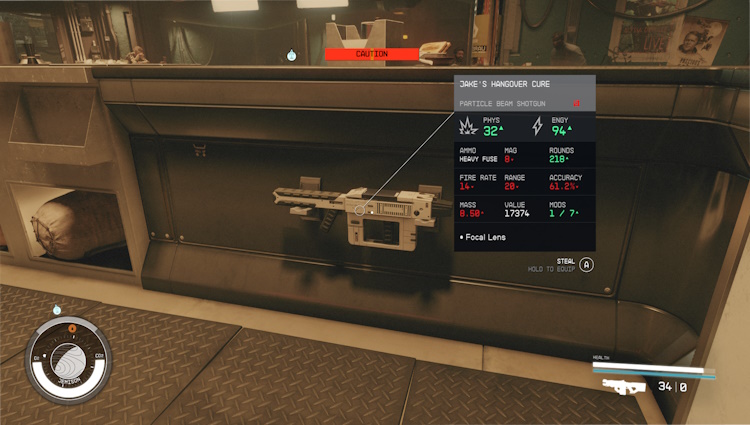Select the Focal Lens mod entry
The width and height of the screenshot is (750, 425).
click(x=484, y=238)
